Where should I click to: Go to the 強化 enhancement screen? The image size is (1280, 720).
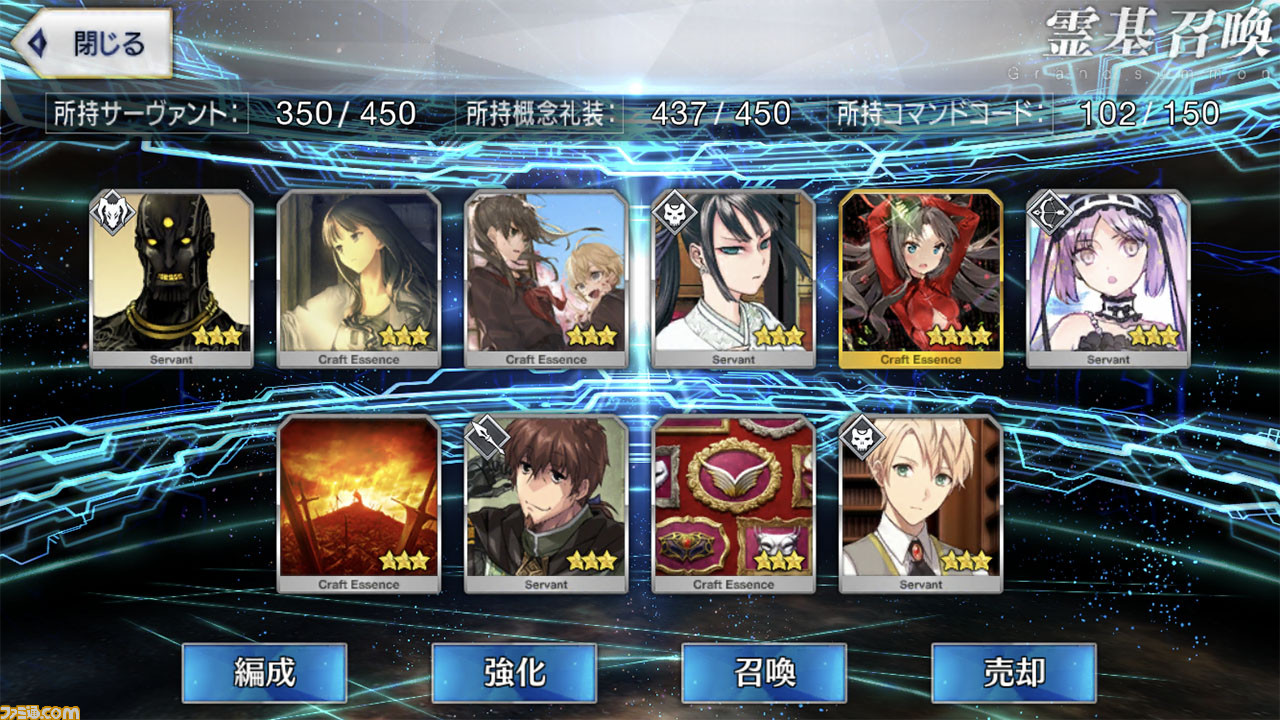514,672
